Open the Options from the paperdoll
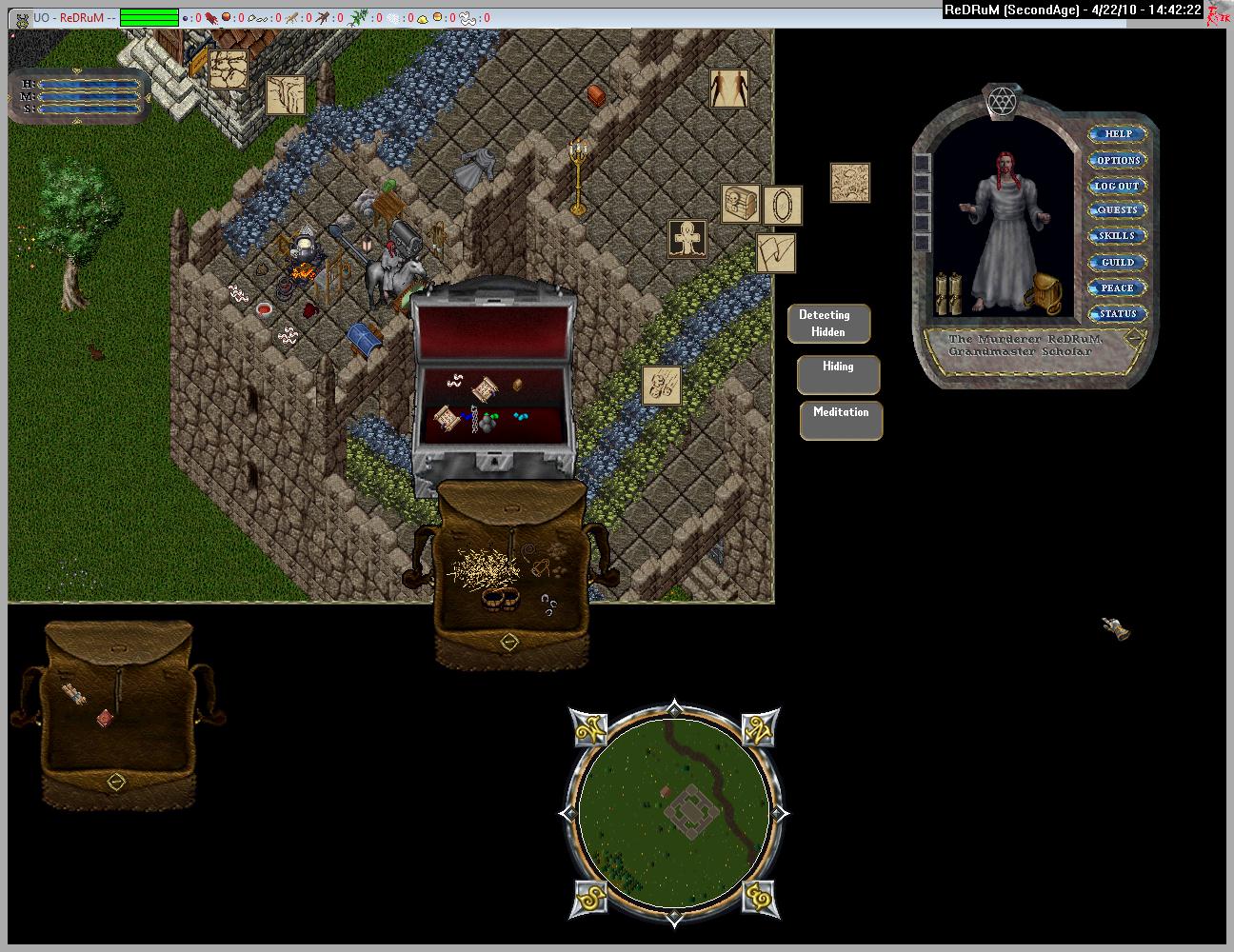Screen dimensions: 1234x952 [1118, 160]
